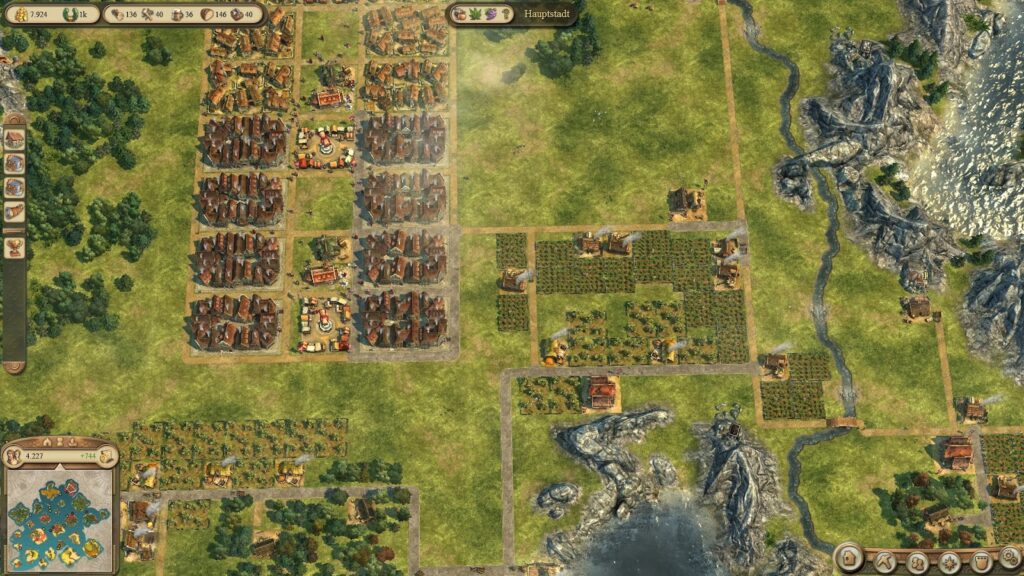This screenshot has width=1024, height=576.
Task: Click the population portraits beside the minimap
Action: [15, 458]
